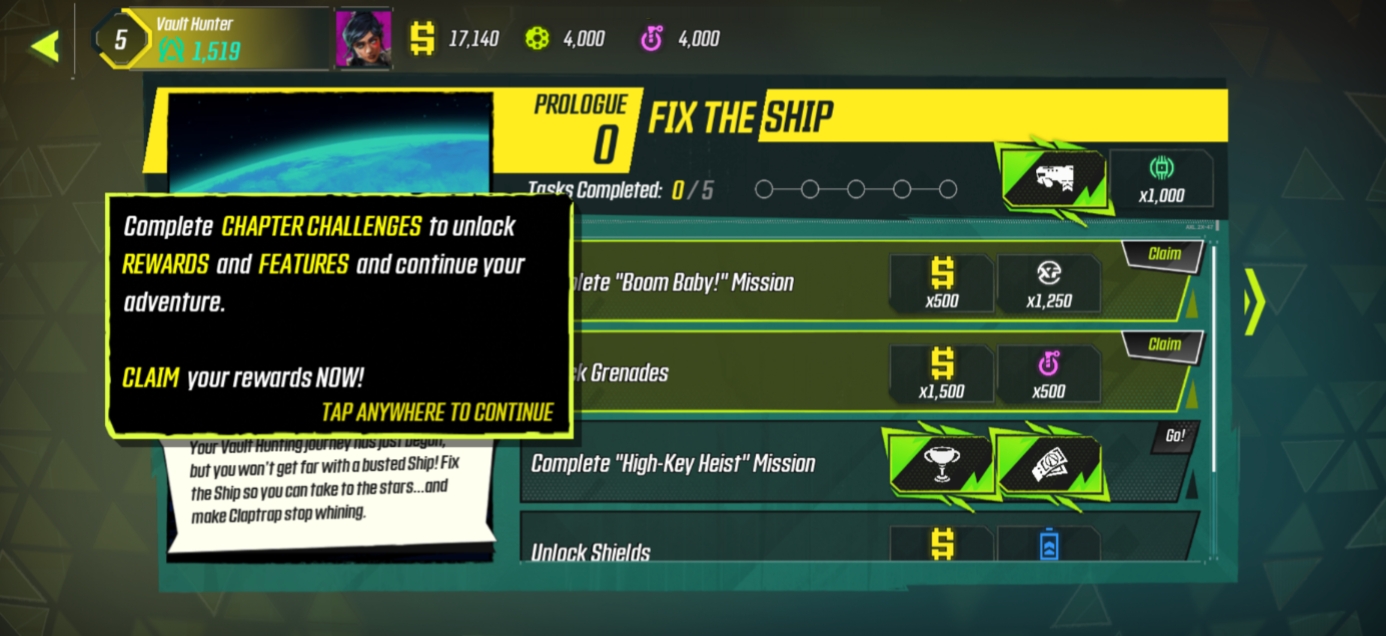
Task: Inspect the x500 cash reward
Action: click(941, 283)
